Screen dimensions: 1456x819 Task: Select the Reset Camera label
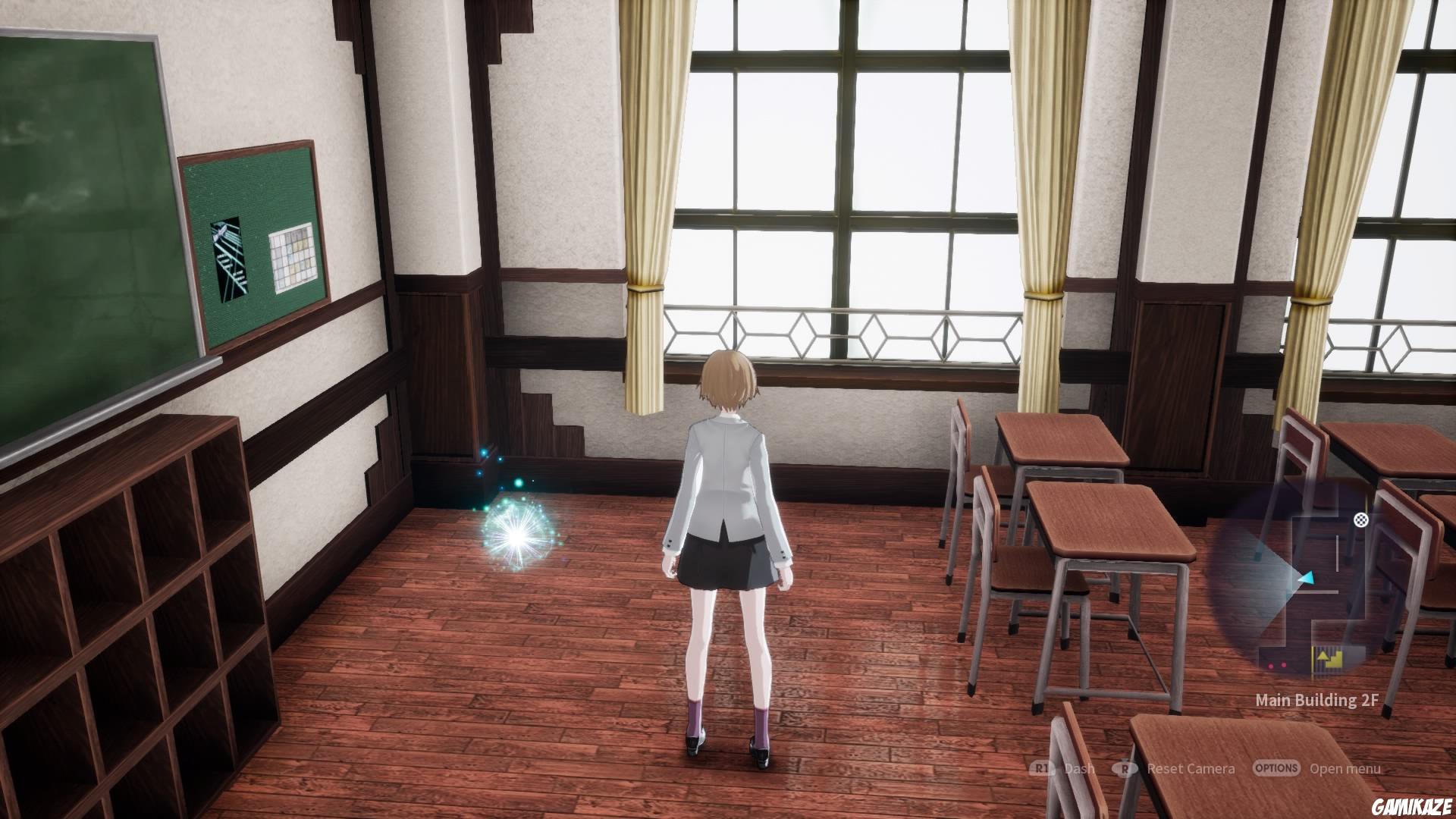coord(1191,767)
